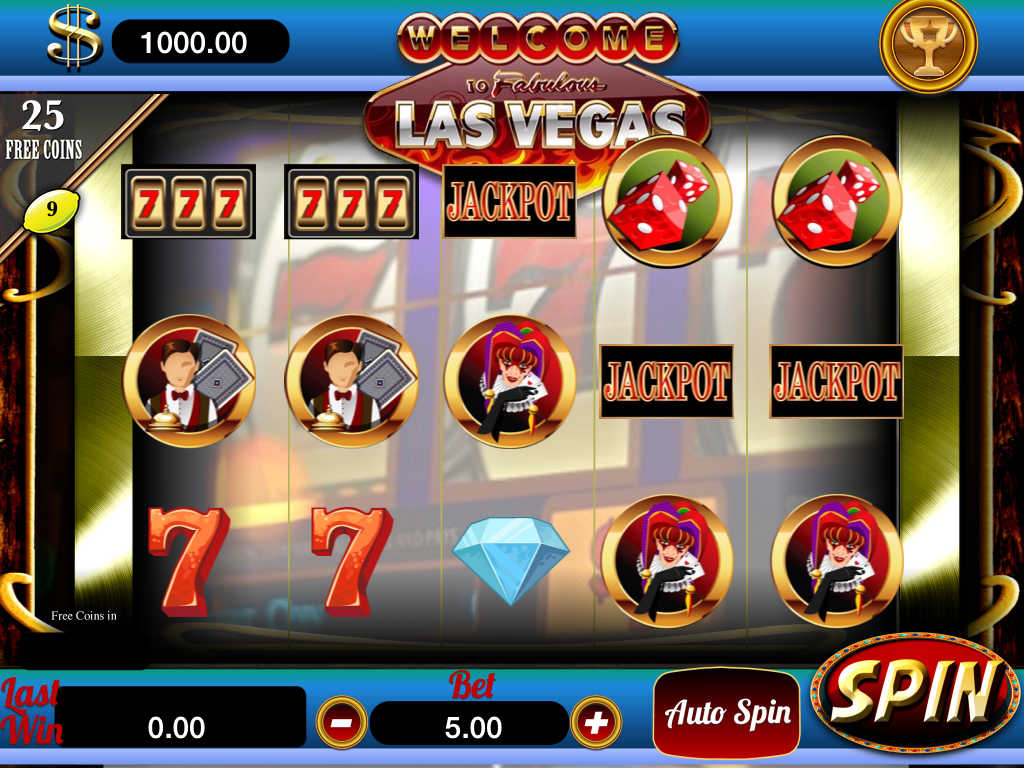The width and height of the screenshot is (1024, 768).
Task: Claim the 25 free coins
Action: click(x=43, y=130)
